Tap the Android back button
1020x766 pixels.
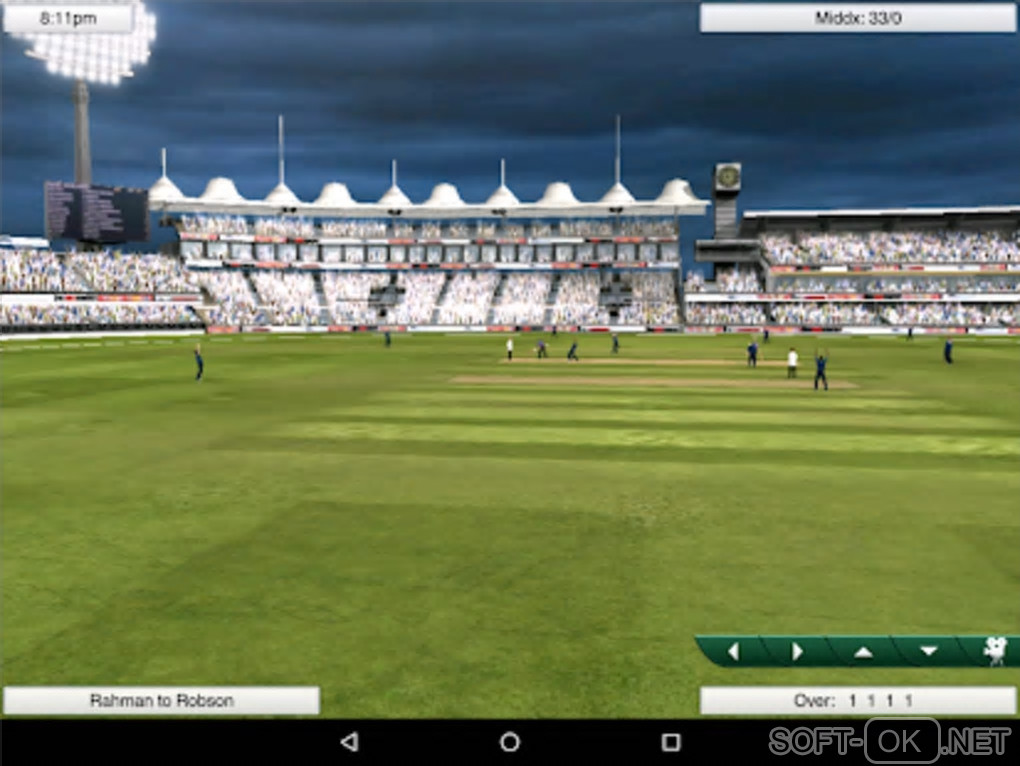(348, 742)
